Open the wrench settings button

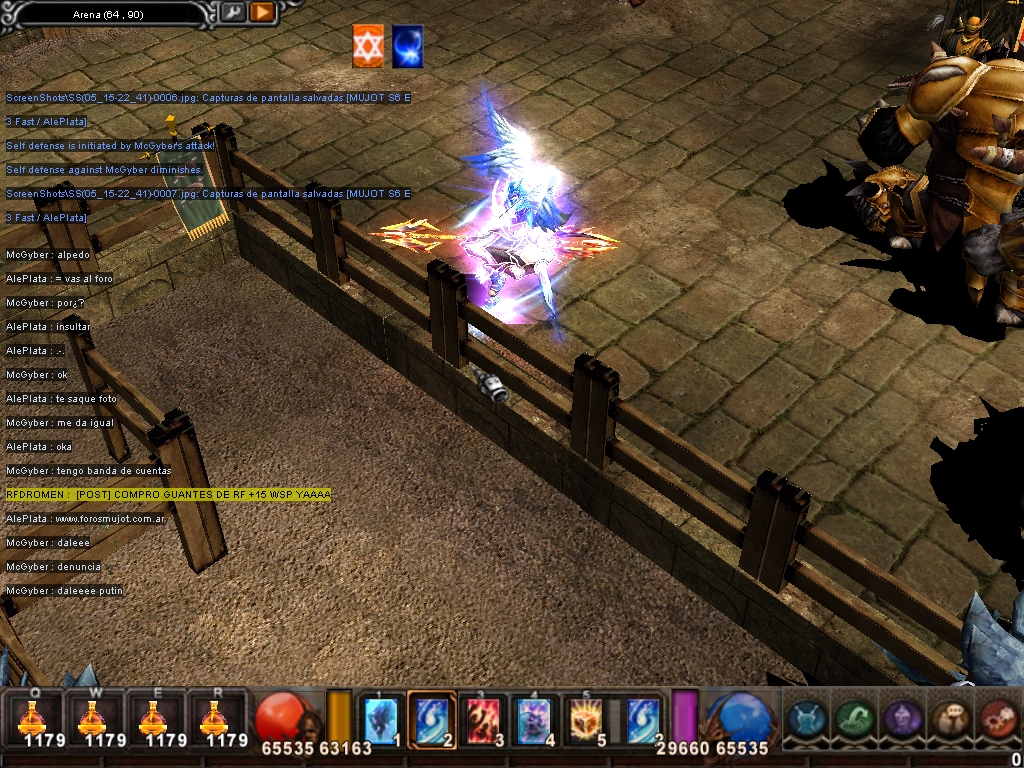click(232, 12)
